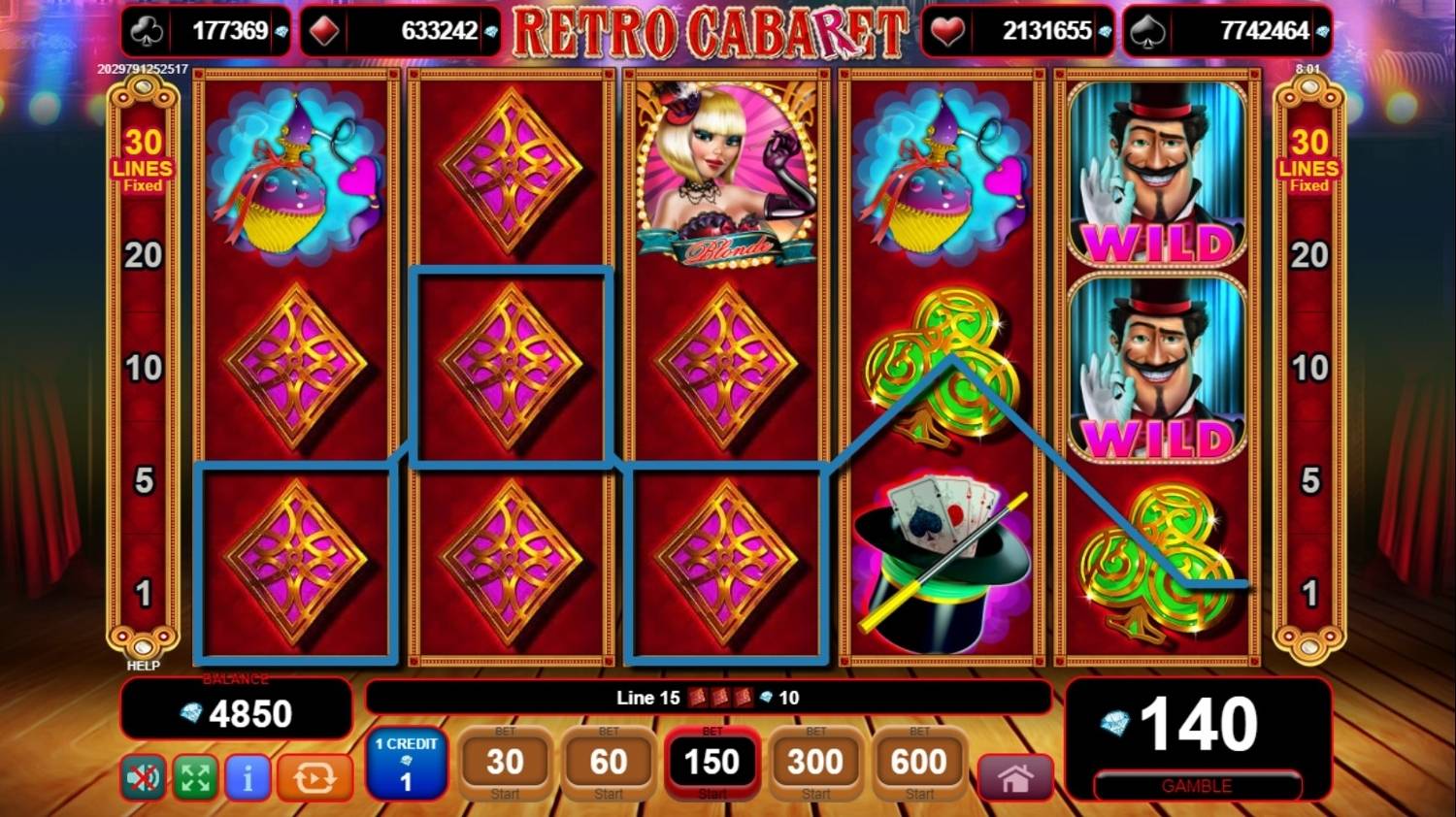
Task: Toggle autoplay with the orange loop button
Action: [x=314, y=777]
